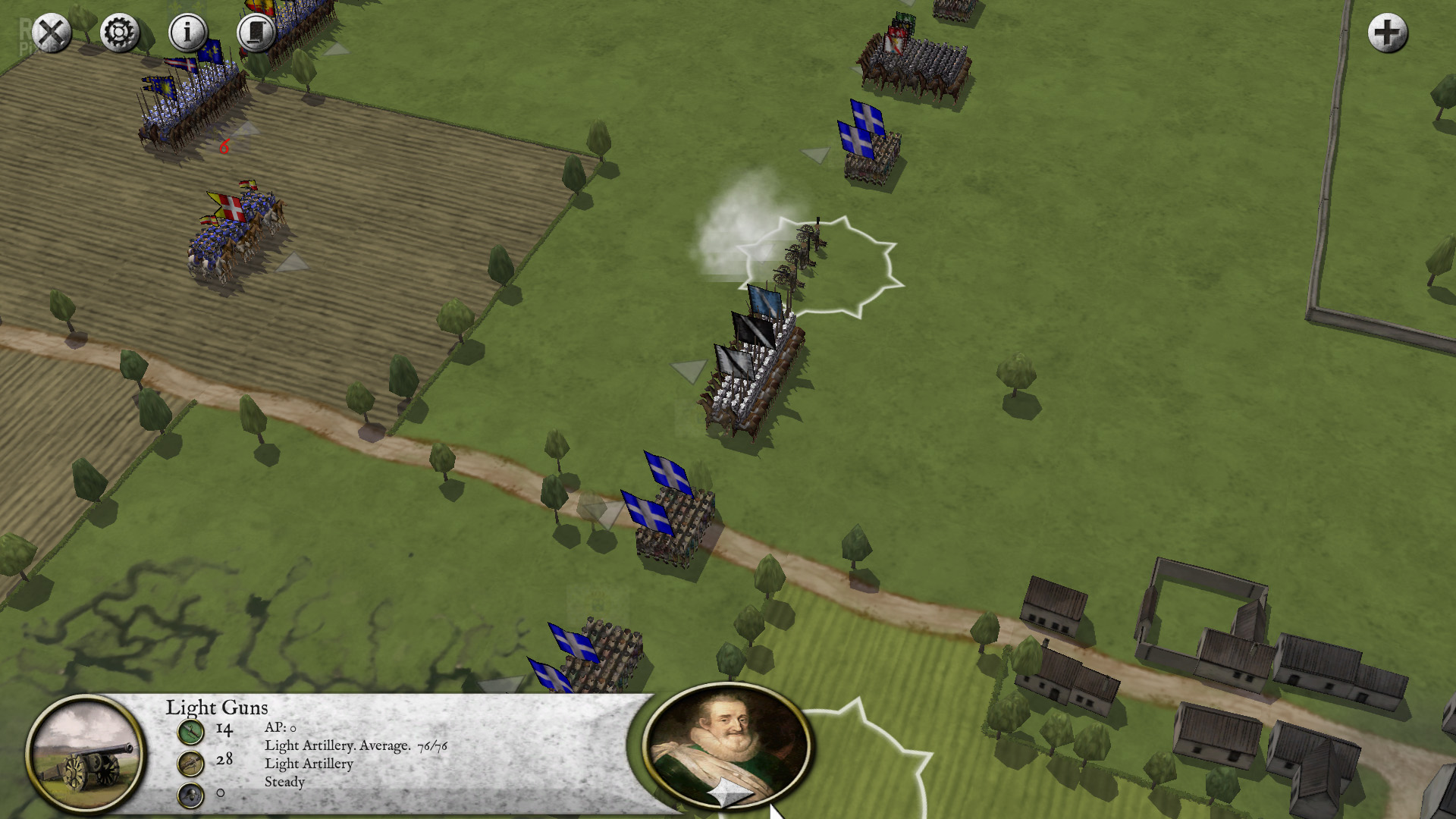The height and width of the screenshot is (819, 1456).
Task: Click the plus button in the corner
Action: click(1387, 33)
